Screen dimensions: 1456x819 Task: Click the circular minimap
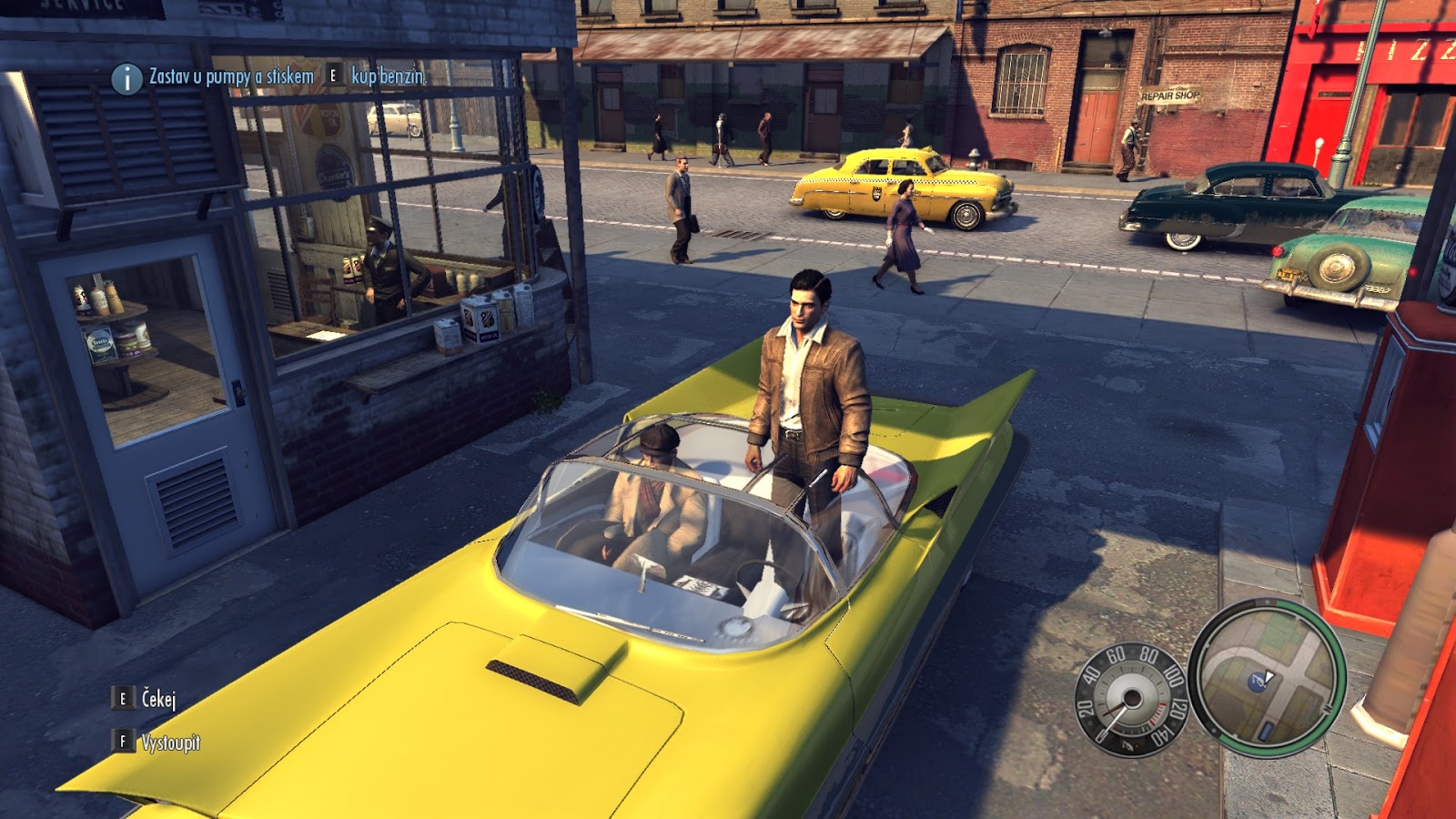[x=1266, y=677]
